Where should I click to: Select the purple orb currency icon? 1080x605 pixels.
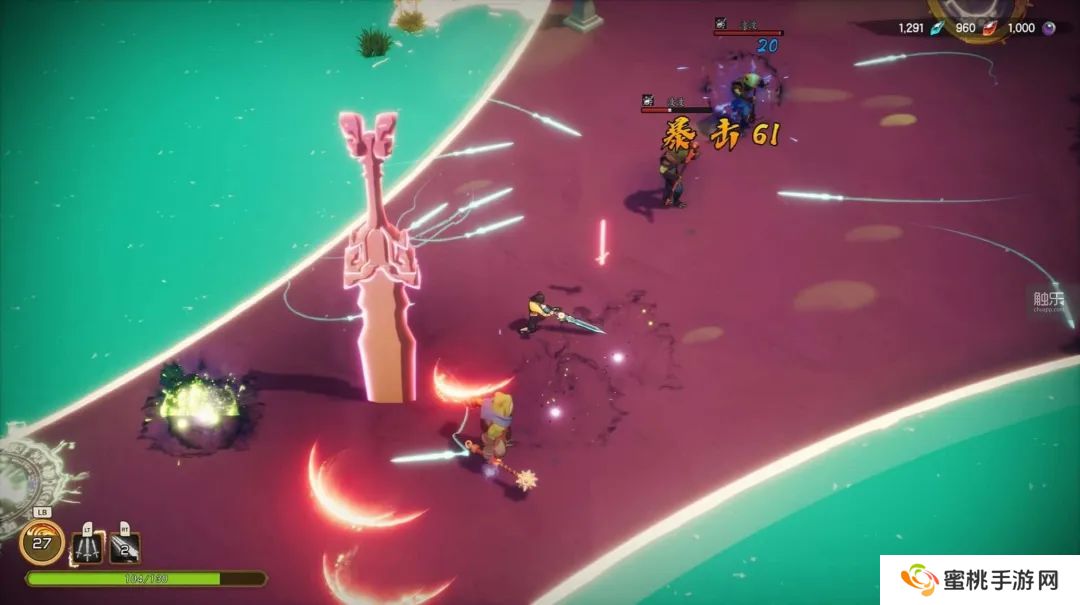(x=1049, y=28)
